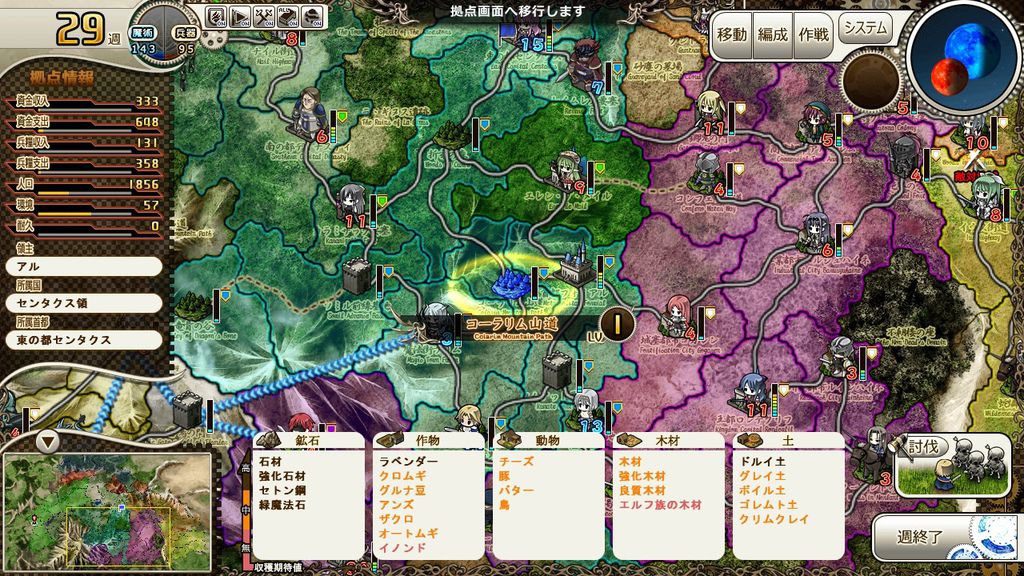The image size is (1024, 576).
Task: Toggle the crossed swords battle option
Action: click(x=265, y=16)
